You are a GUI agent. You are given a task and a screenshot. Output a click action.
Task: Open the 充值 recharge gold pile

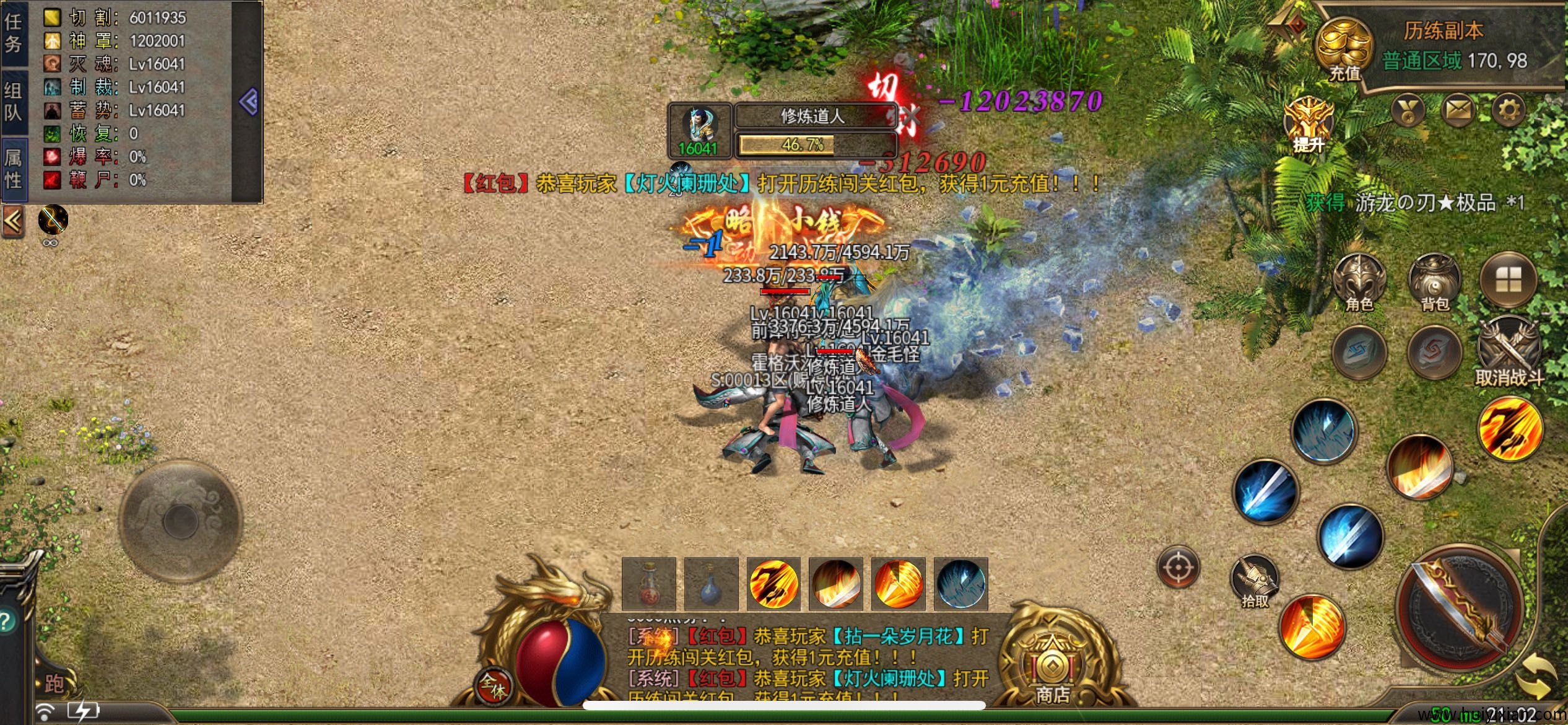click(1343, 48)
